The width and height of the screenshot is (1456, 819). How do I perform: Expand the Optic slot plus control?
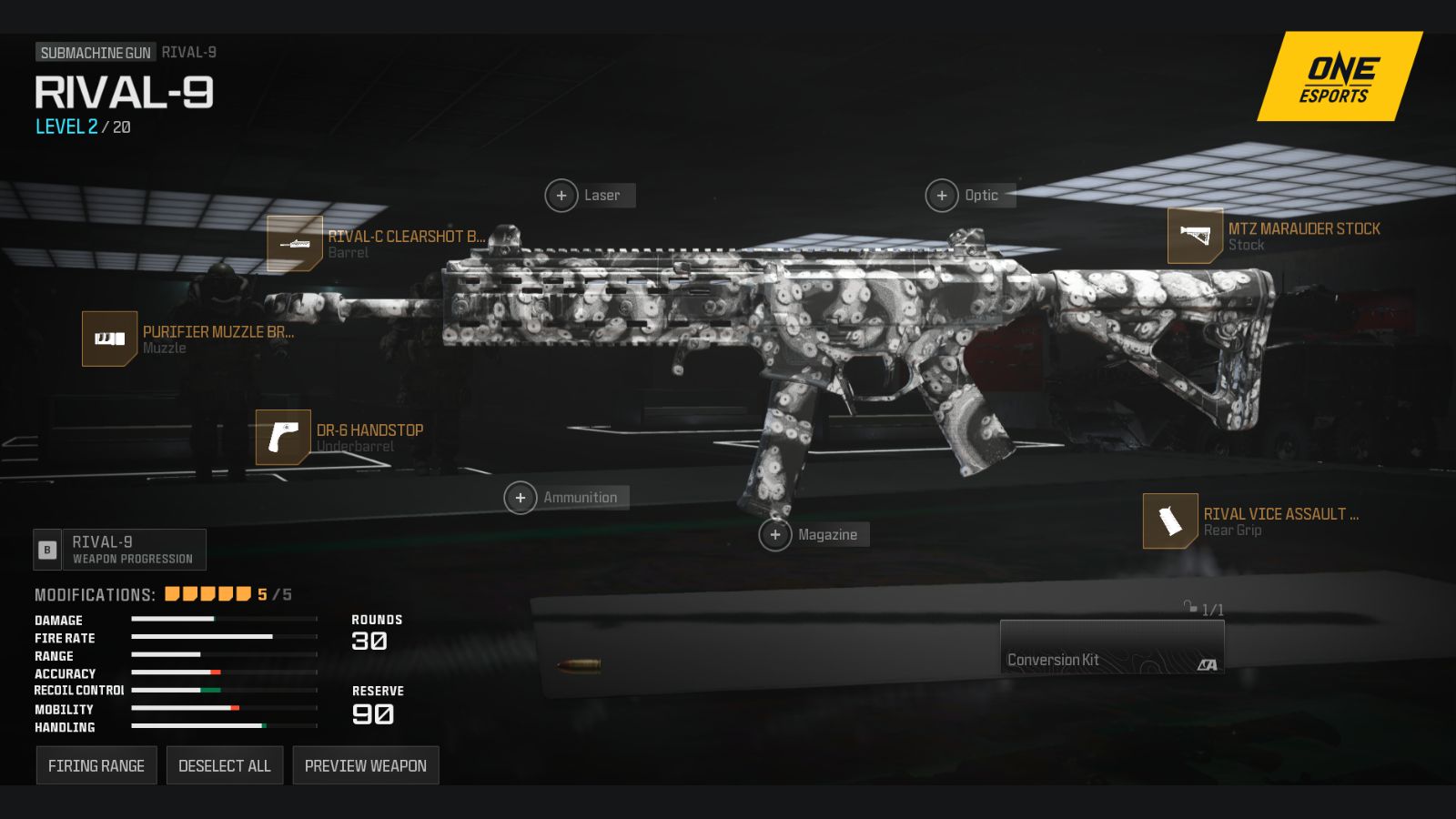pos(942,195)
